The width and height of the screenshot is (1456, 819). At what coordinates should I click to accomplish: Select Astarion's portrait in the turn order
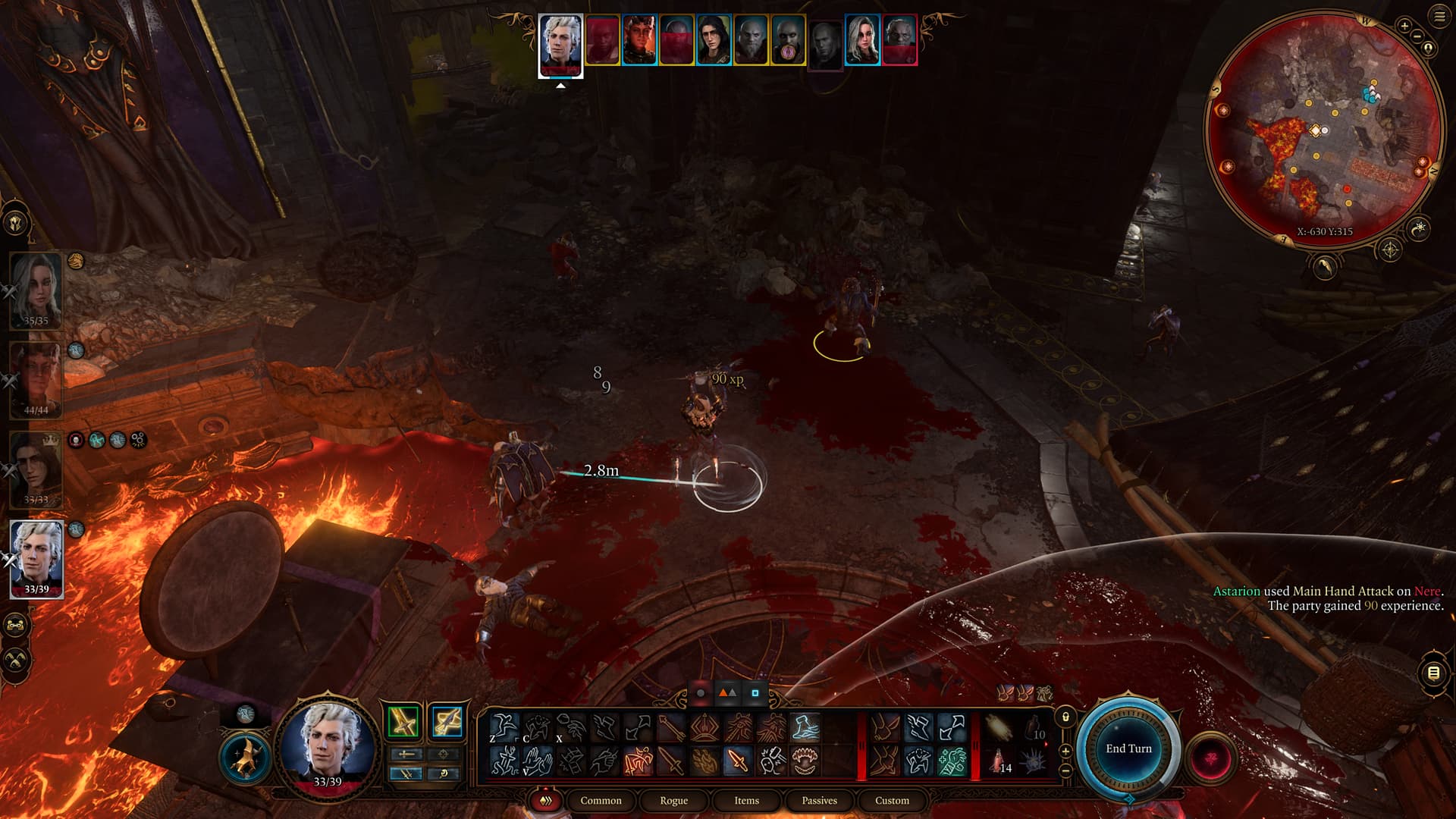click(560, 43)
